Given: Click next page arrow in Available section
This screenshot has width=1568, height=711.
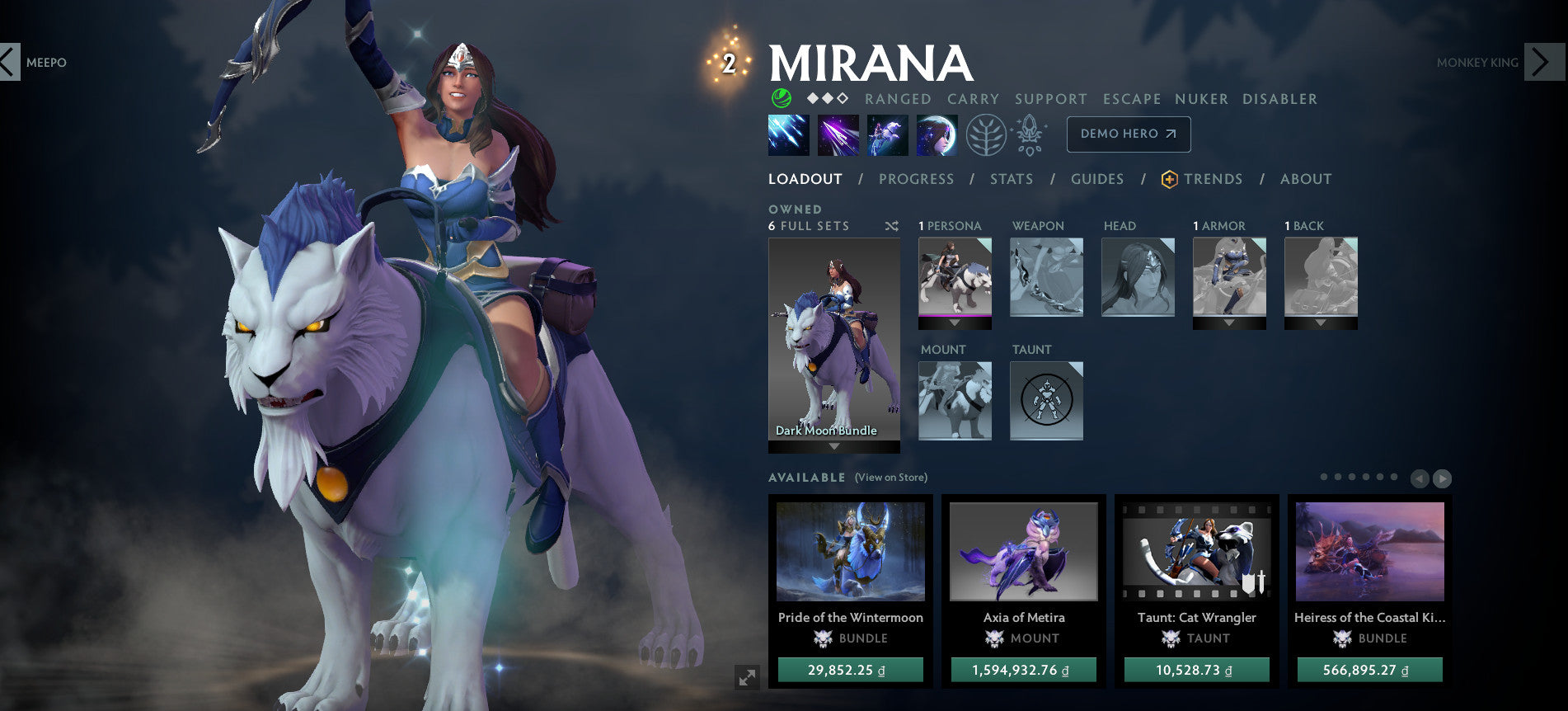Looking at the screenshot, I should (1444, 477).
